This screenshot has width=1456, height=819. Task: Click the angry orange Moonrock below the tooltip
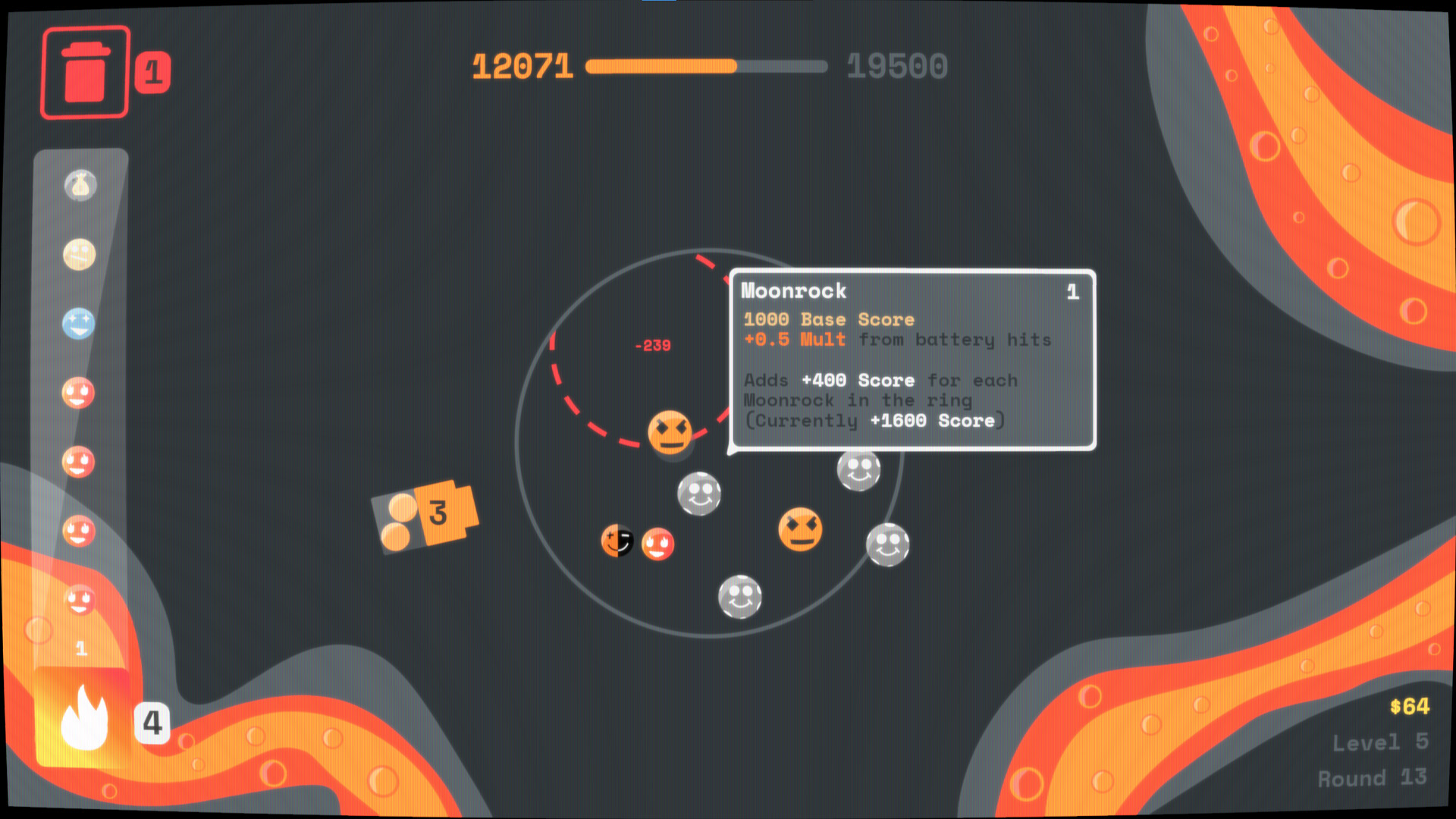point(670,435)
